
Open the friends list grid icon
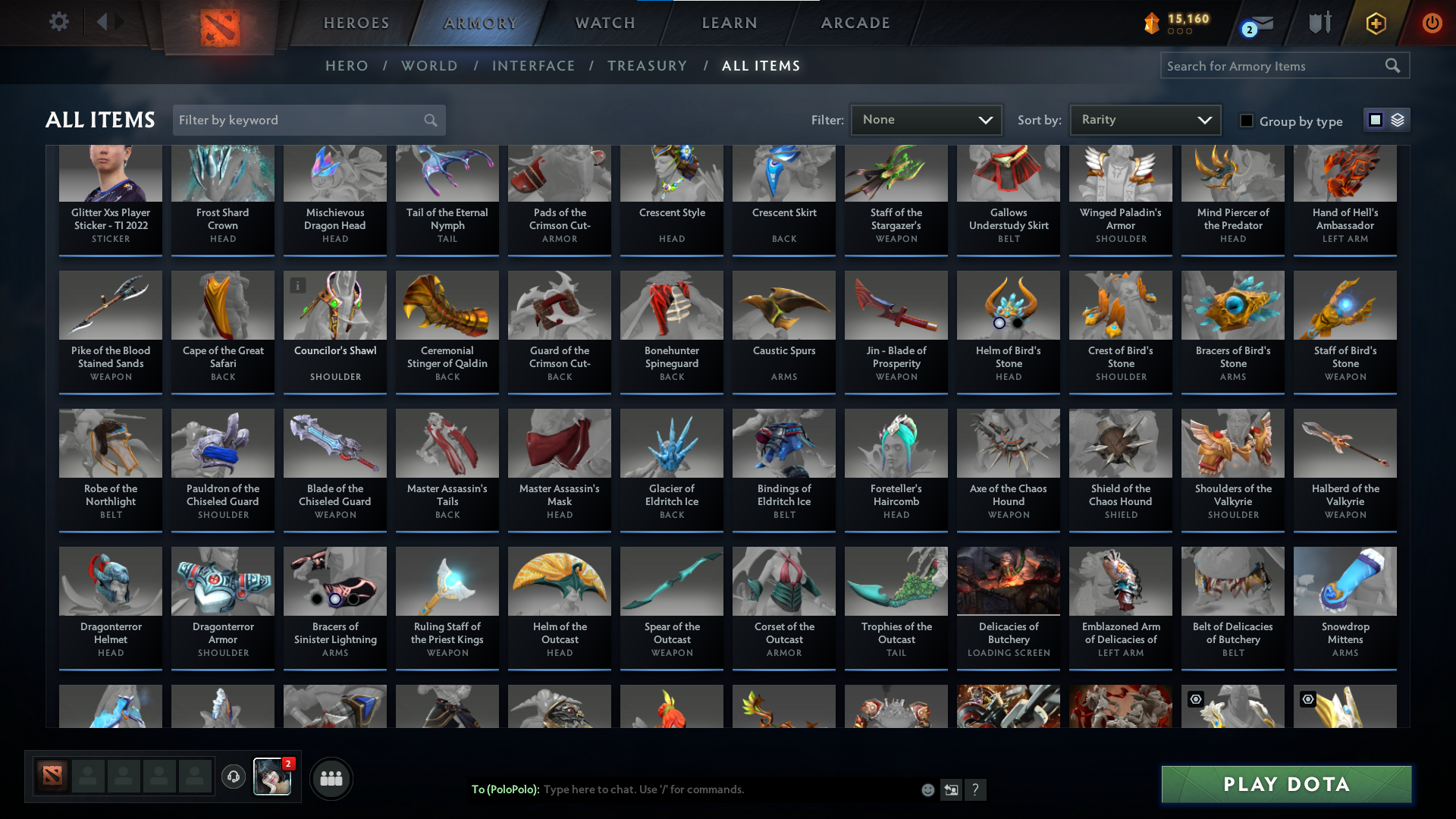tap(330, 777)
